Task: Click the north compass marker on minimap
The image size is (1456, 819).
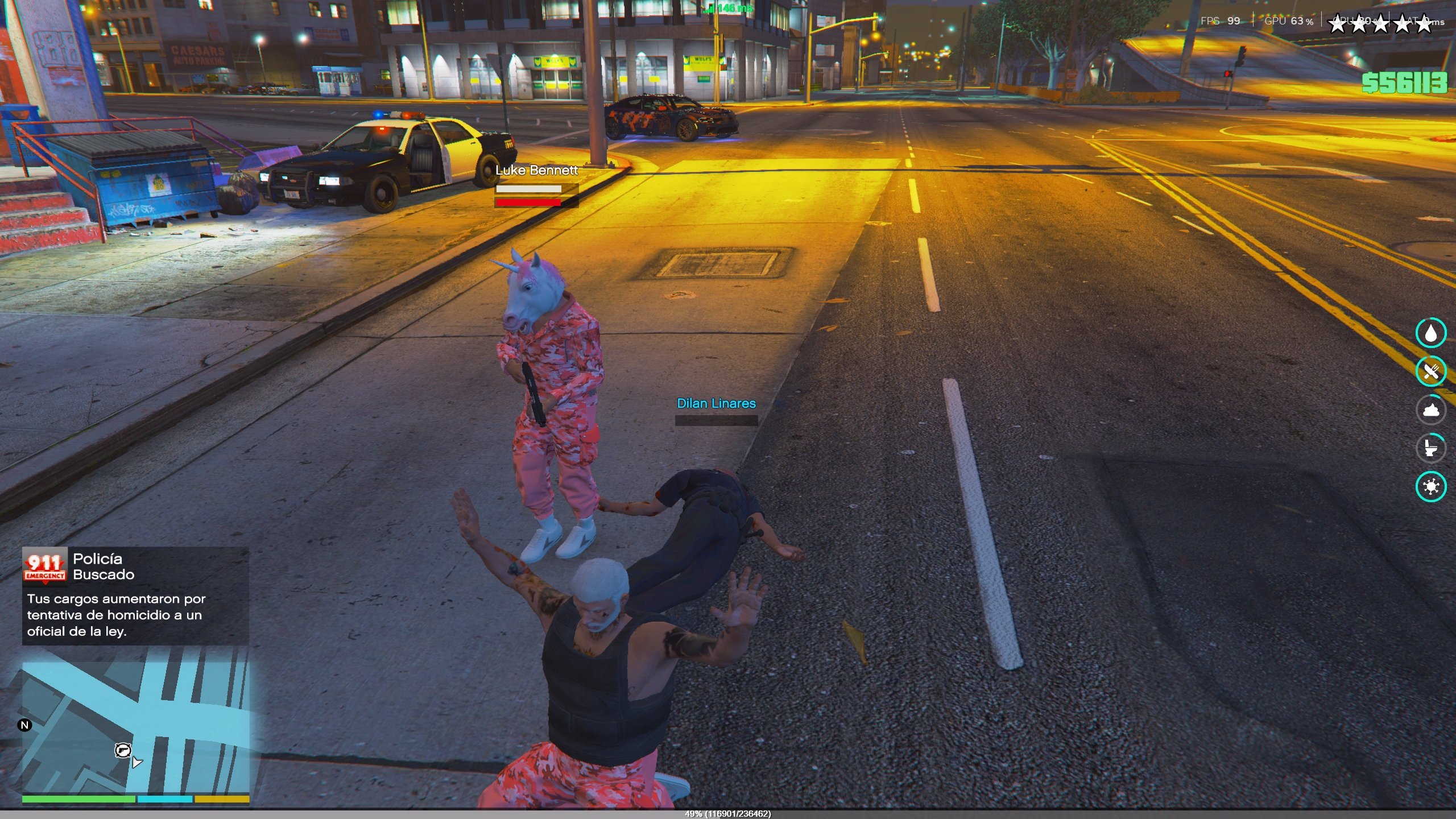Action: click(24, 725)
